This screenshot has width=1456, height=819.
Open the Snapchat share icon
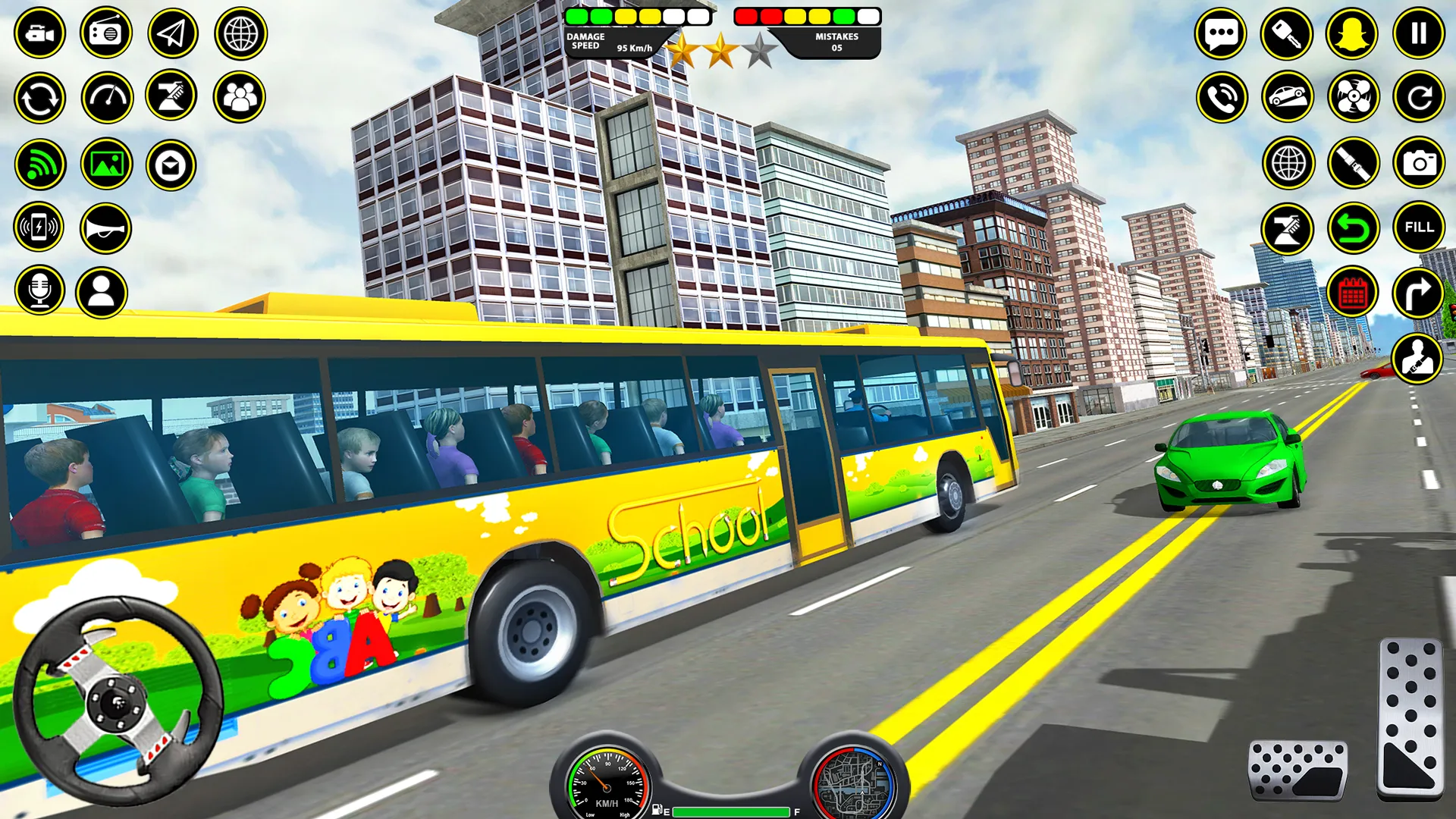click(1351, 33)
